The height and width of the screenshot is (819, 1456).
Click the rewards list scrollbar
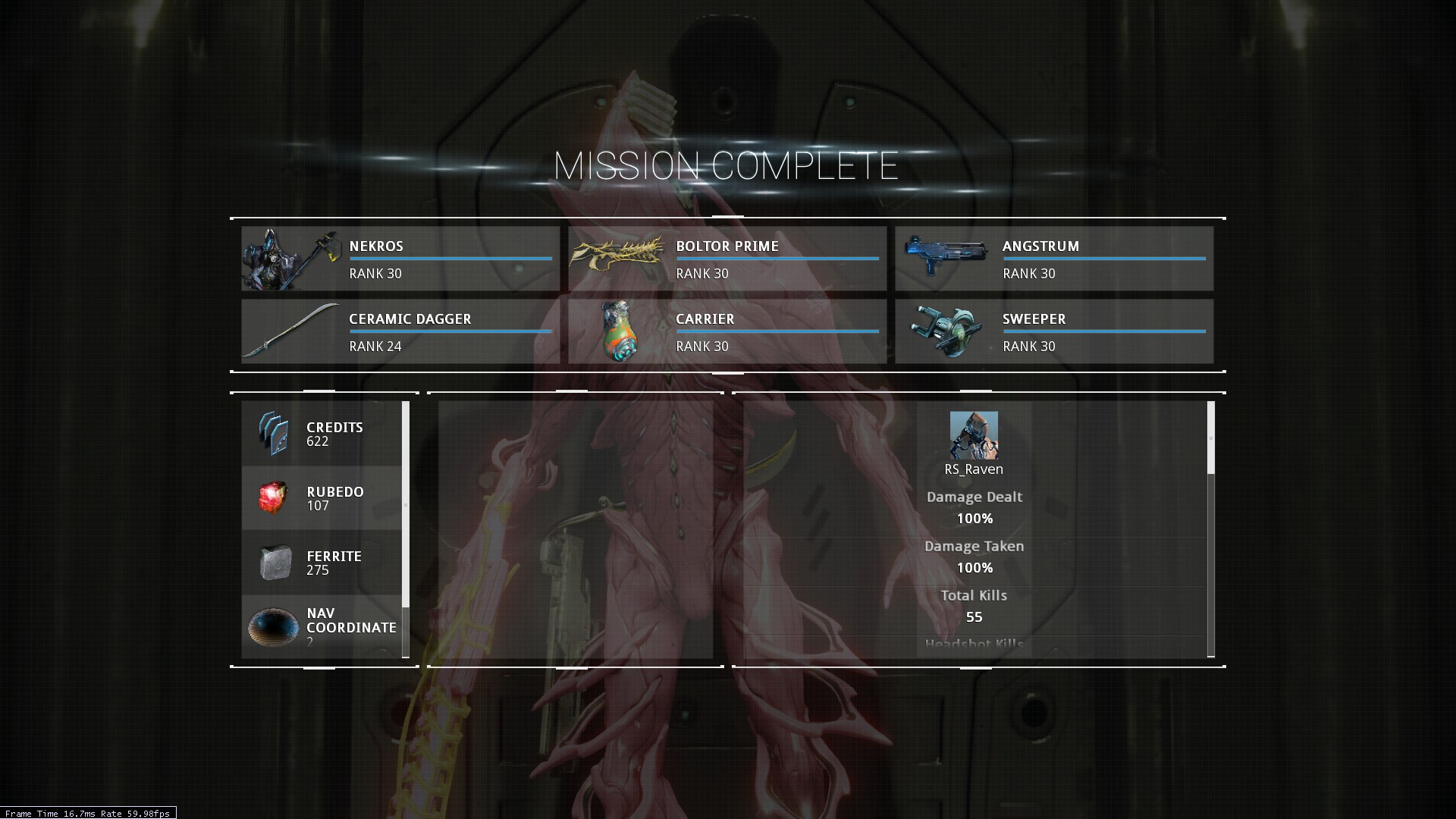(x=406, y=504)
